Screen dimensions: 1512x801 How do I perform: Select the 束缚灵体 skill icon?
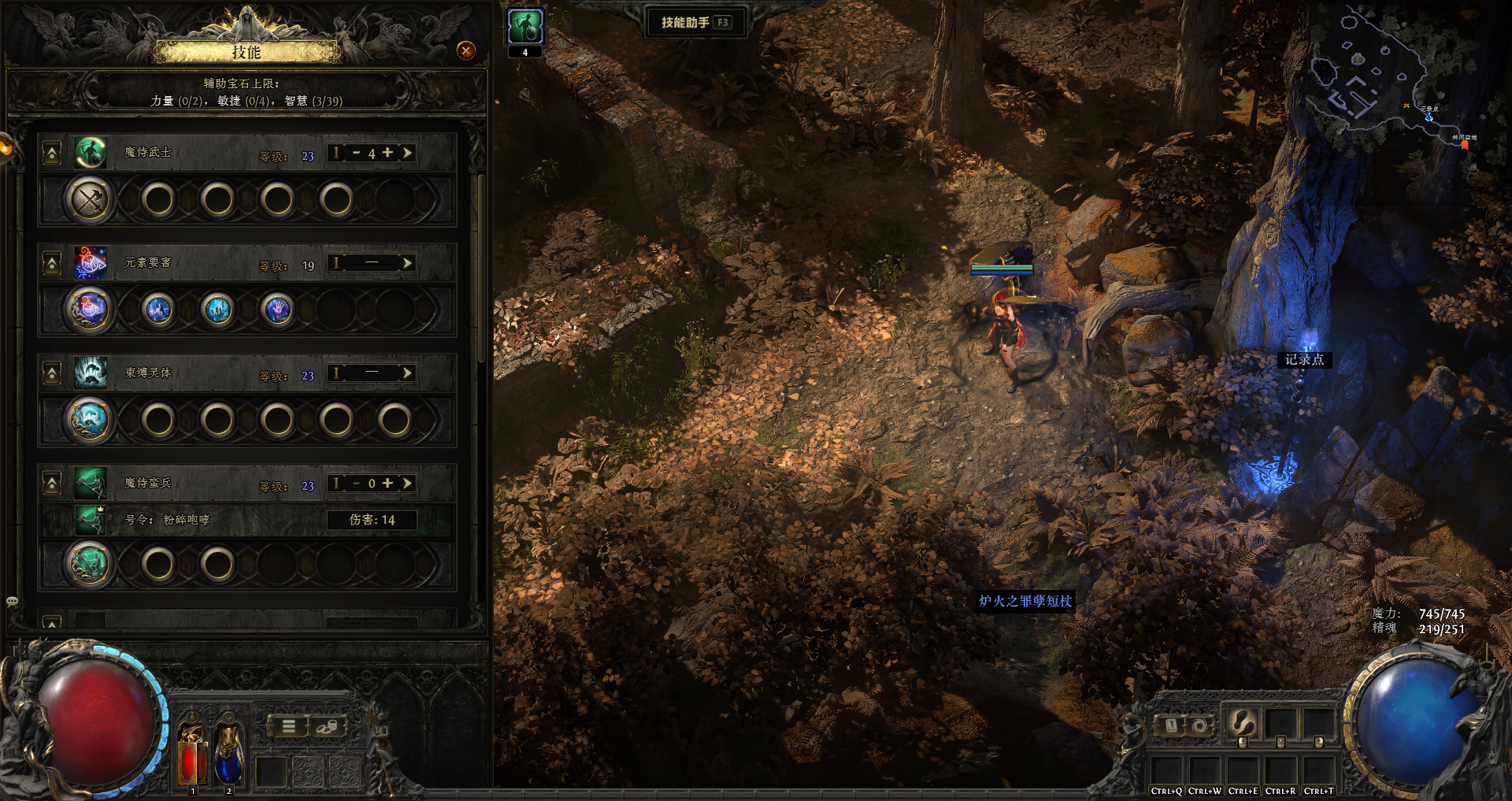point(91,373)
